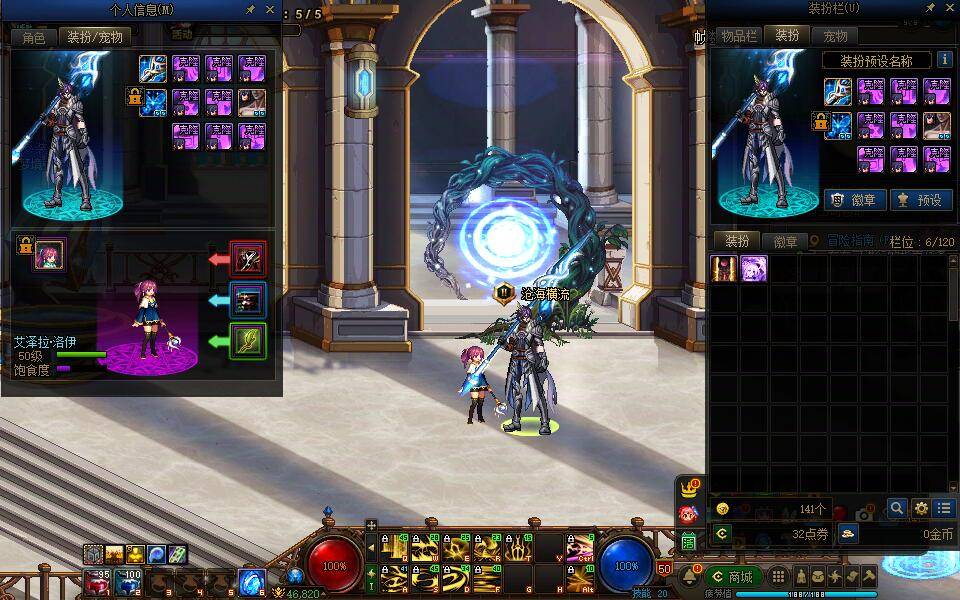
Task: Click the pet's red equipment slot
Action: (x=247, y=258)
